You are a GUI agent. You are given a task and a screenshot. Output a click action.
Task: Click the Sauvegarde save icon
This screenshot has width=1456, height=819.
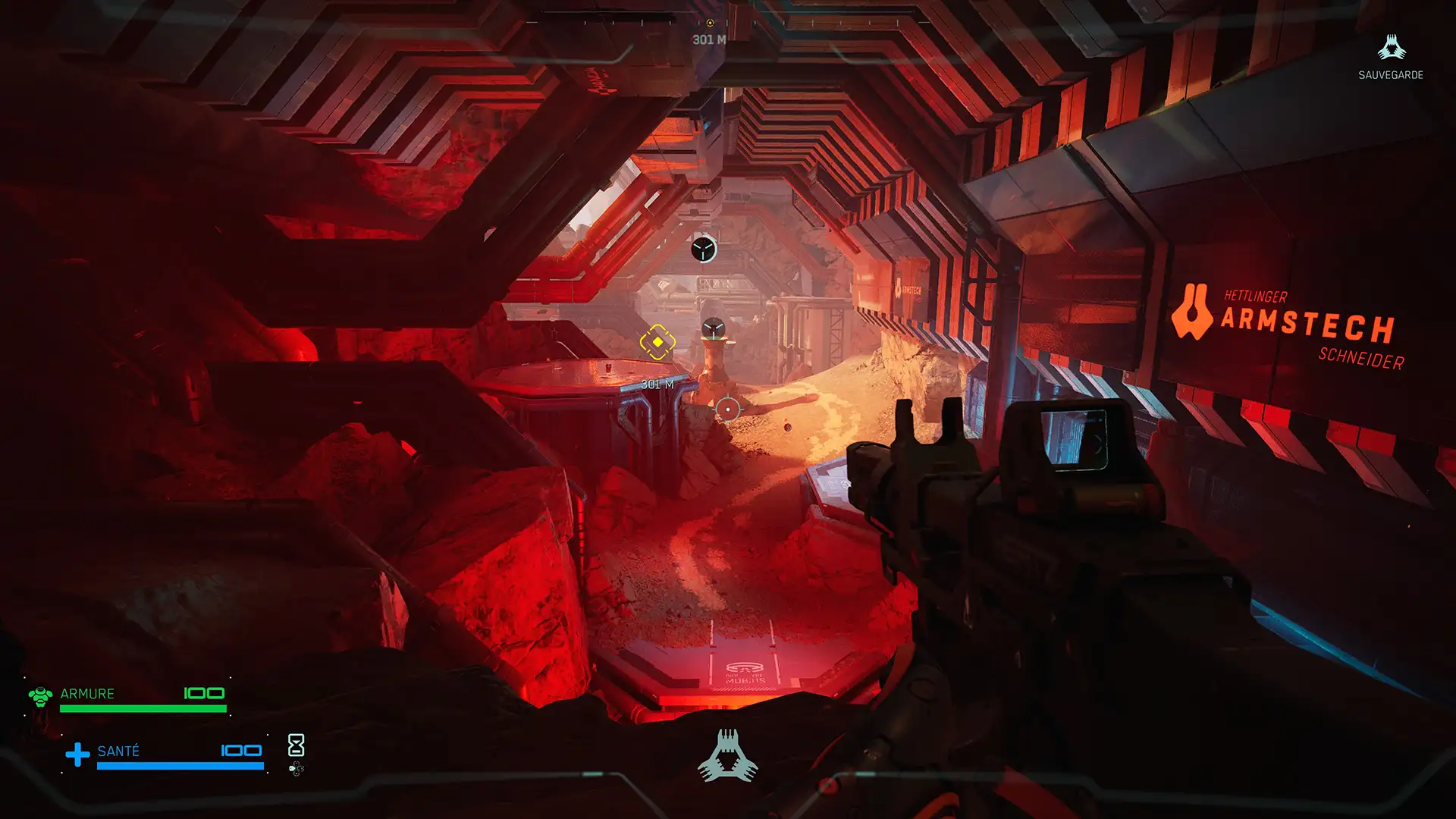coord(1391,48)
